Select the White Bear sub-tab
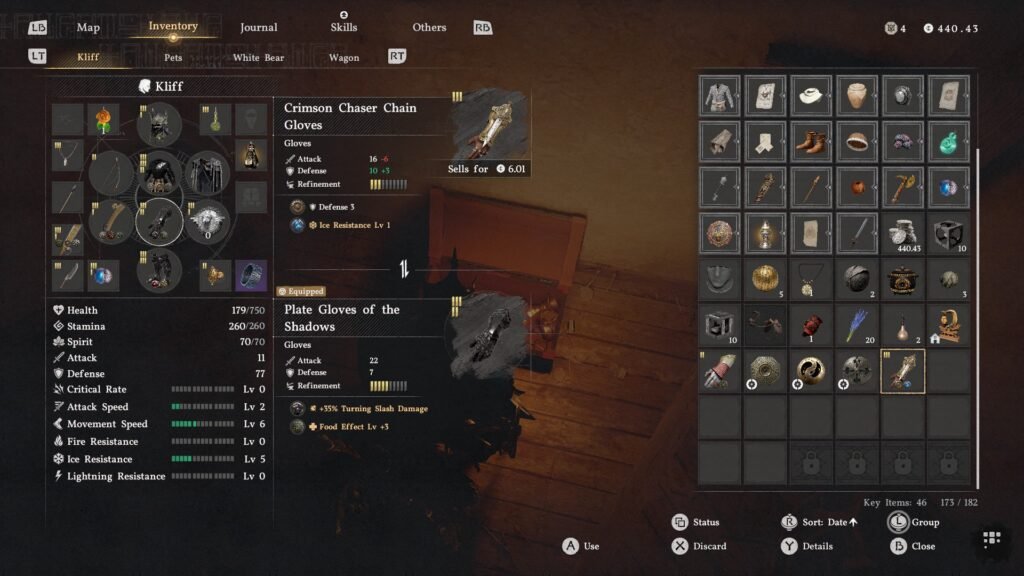This screenshot has height=576, width=1024. coord(258,57)
